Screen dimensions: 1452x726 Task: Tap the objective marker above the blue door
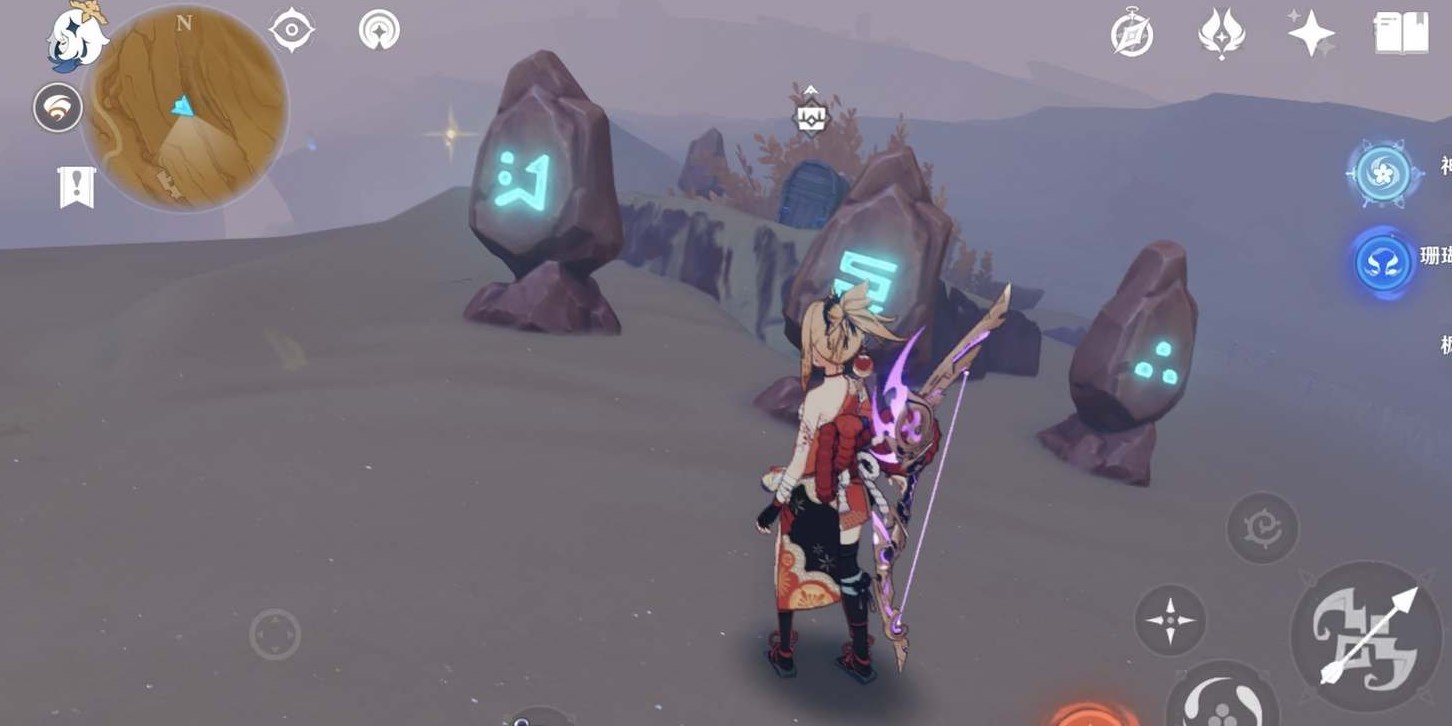coord(810,117)
